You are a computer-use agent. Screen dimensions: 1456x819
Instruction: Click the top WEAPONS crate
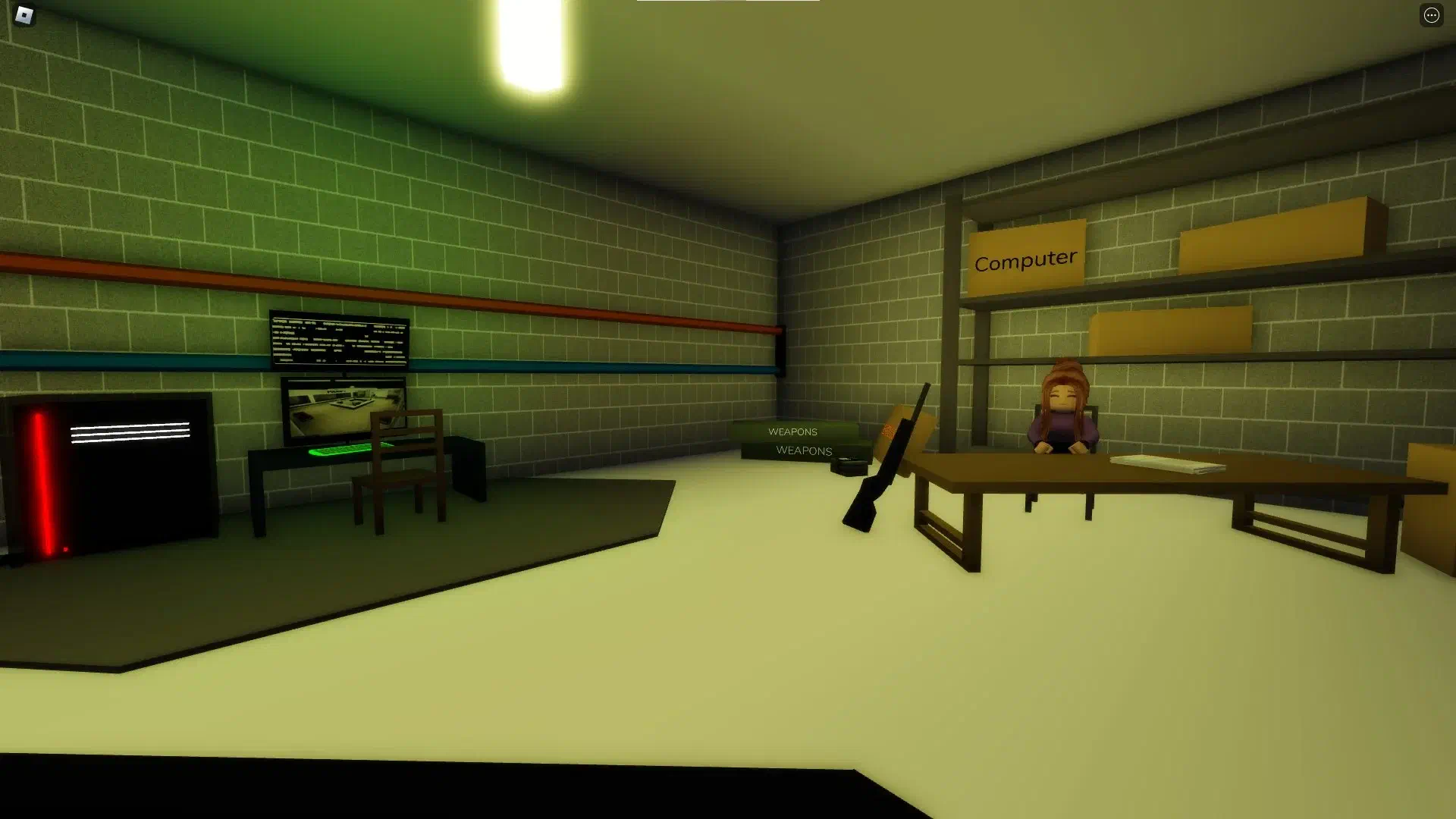792,431
